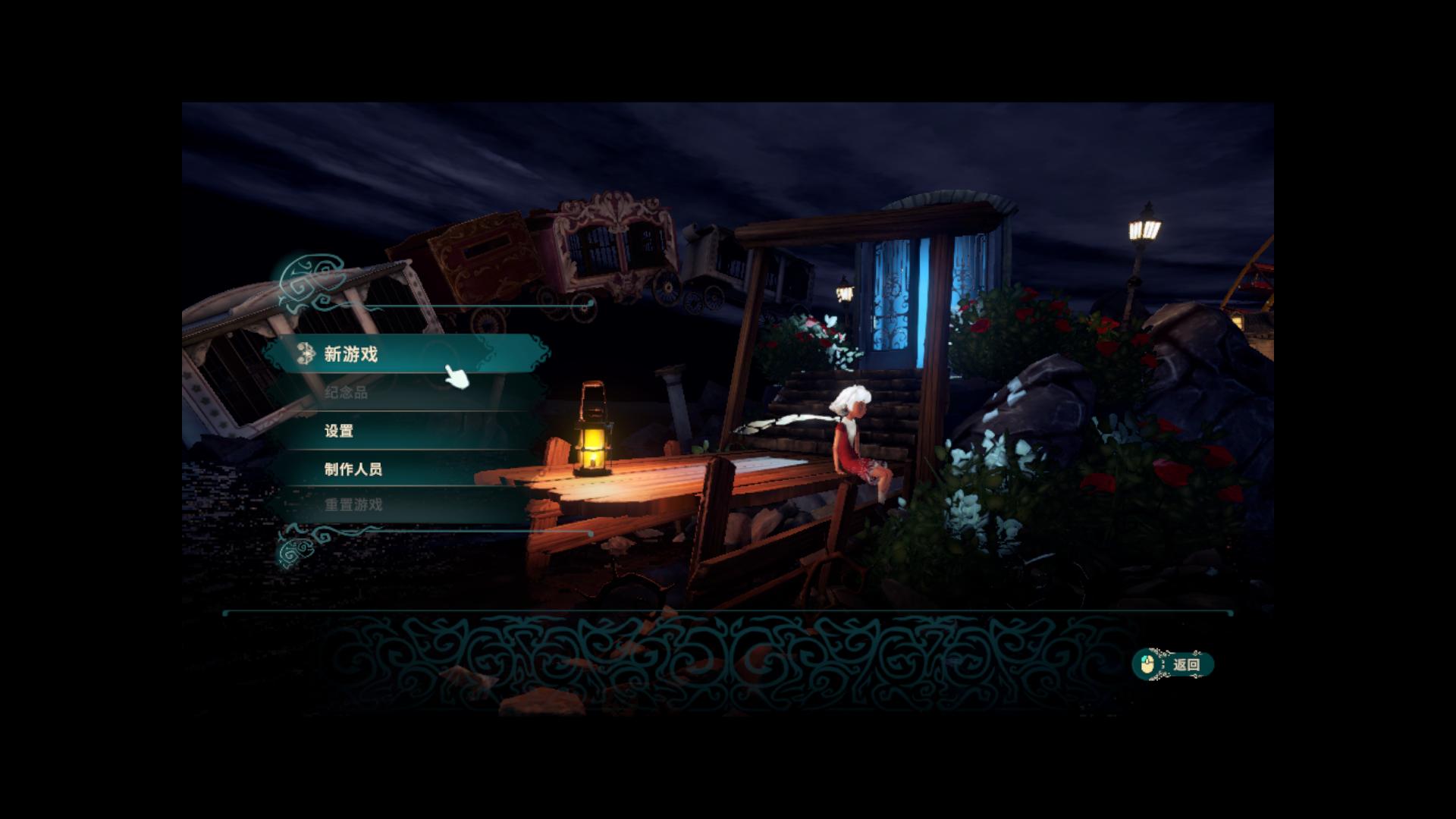Image resolution: width=1456 pixels, height=819 pixels.
Task: View the 制作人员 credits
Action: tap(353, 469)
